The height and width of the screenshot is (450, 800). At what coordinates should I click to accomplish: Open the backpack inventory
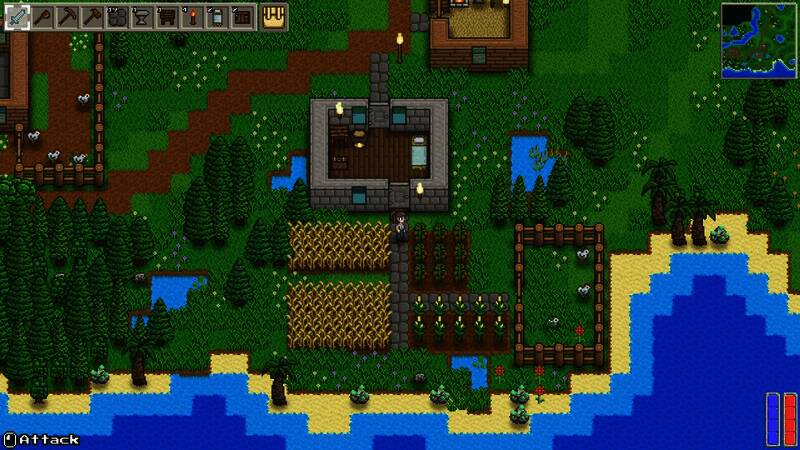[274, 17]
